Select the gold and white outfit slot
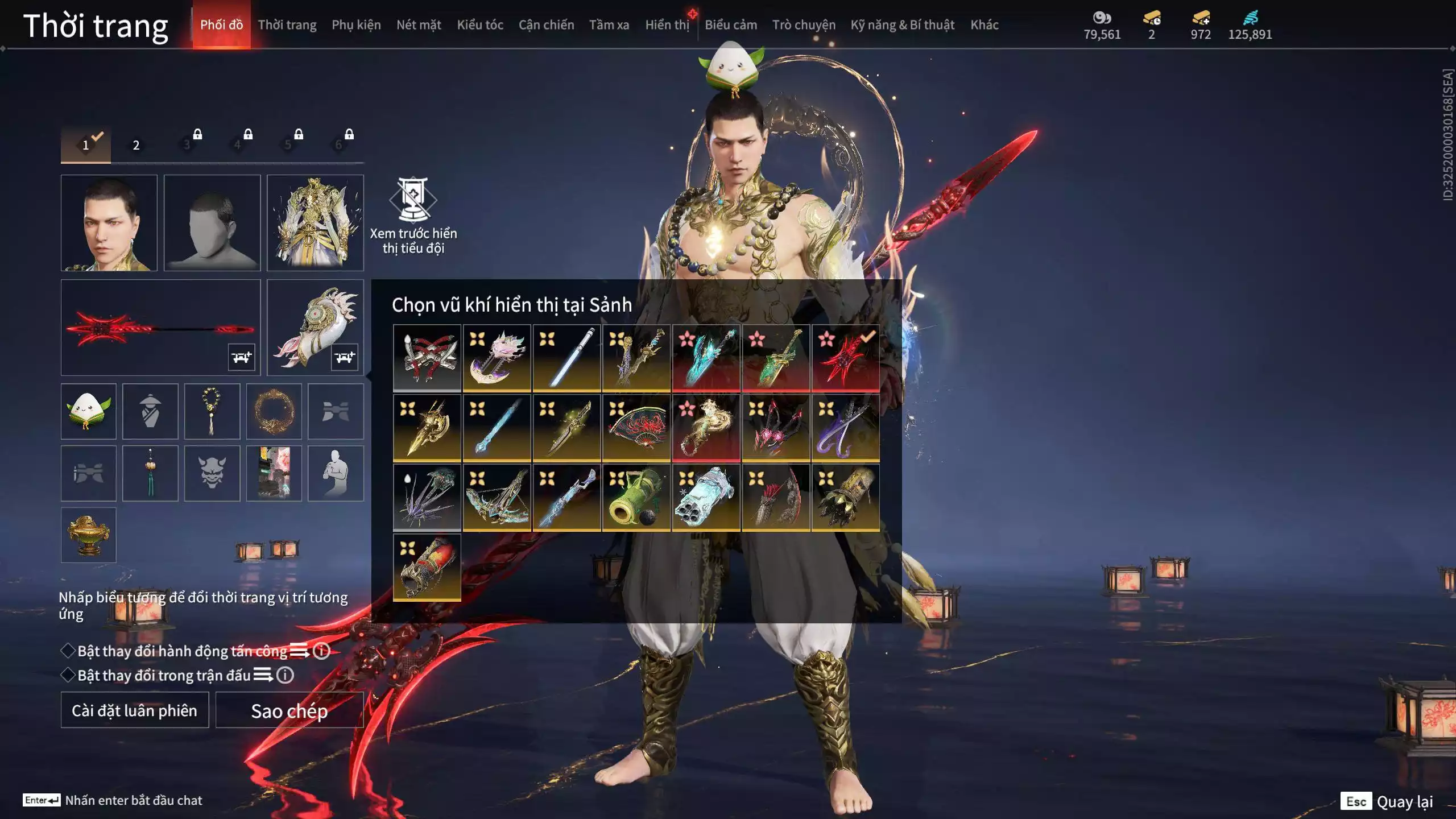This screenshot has height=819, width=1456. (x=315, y=222)
